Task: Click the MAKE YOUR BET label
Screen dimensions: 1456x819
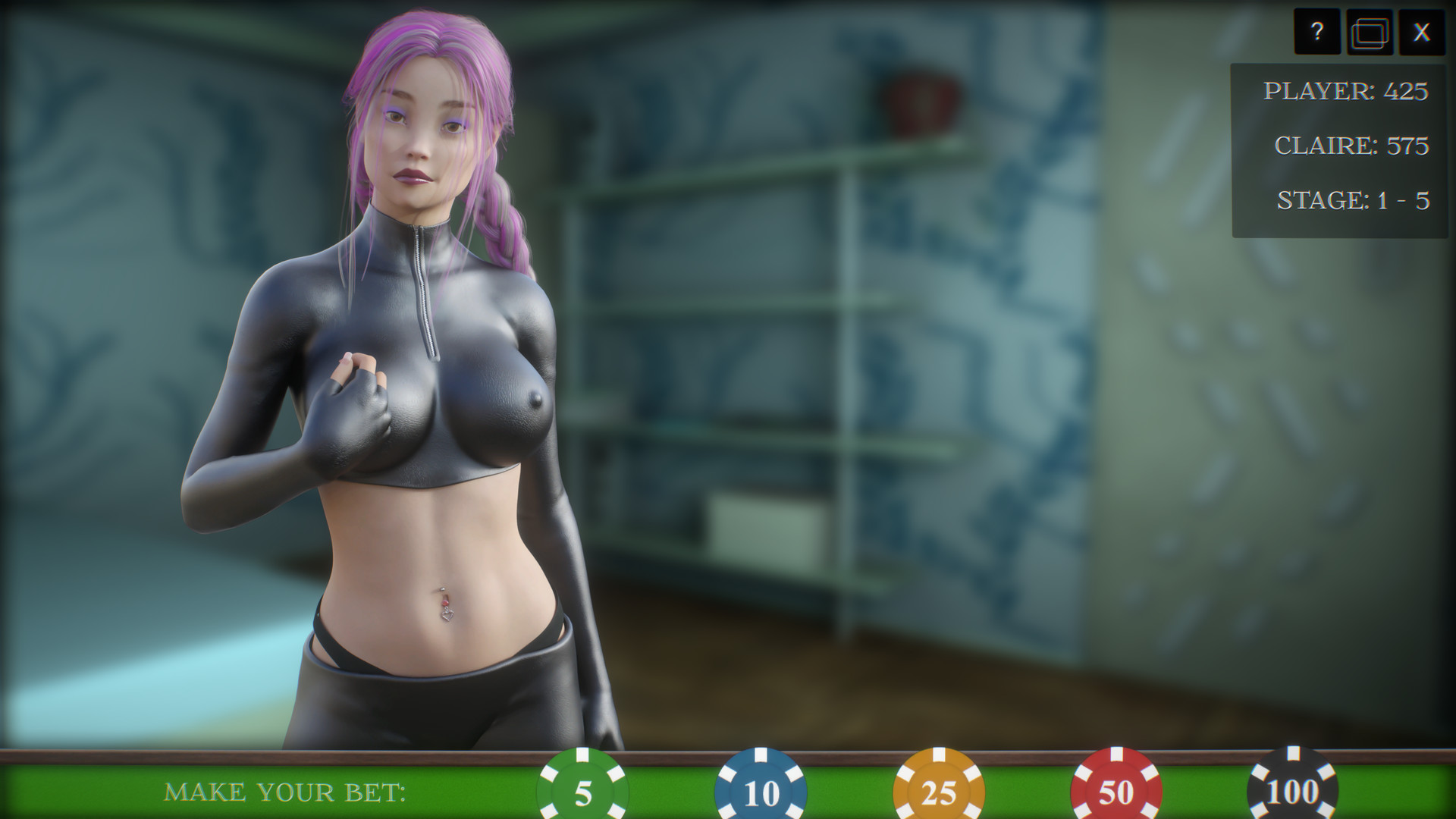Action: [287, 793]
